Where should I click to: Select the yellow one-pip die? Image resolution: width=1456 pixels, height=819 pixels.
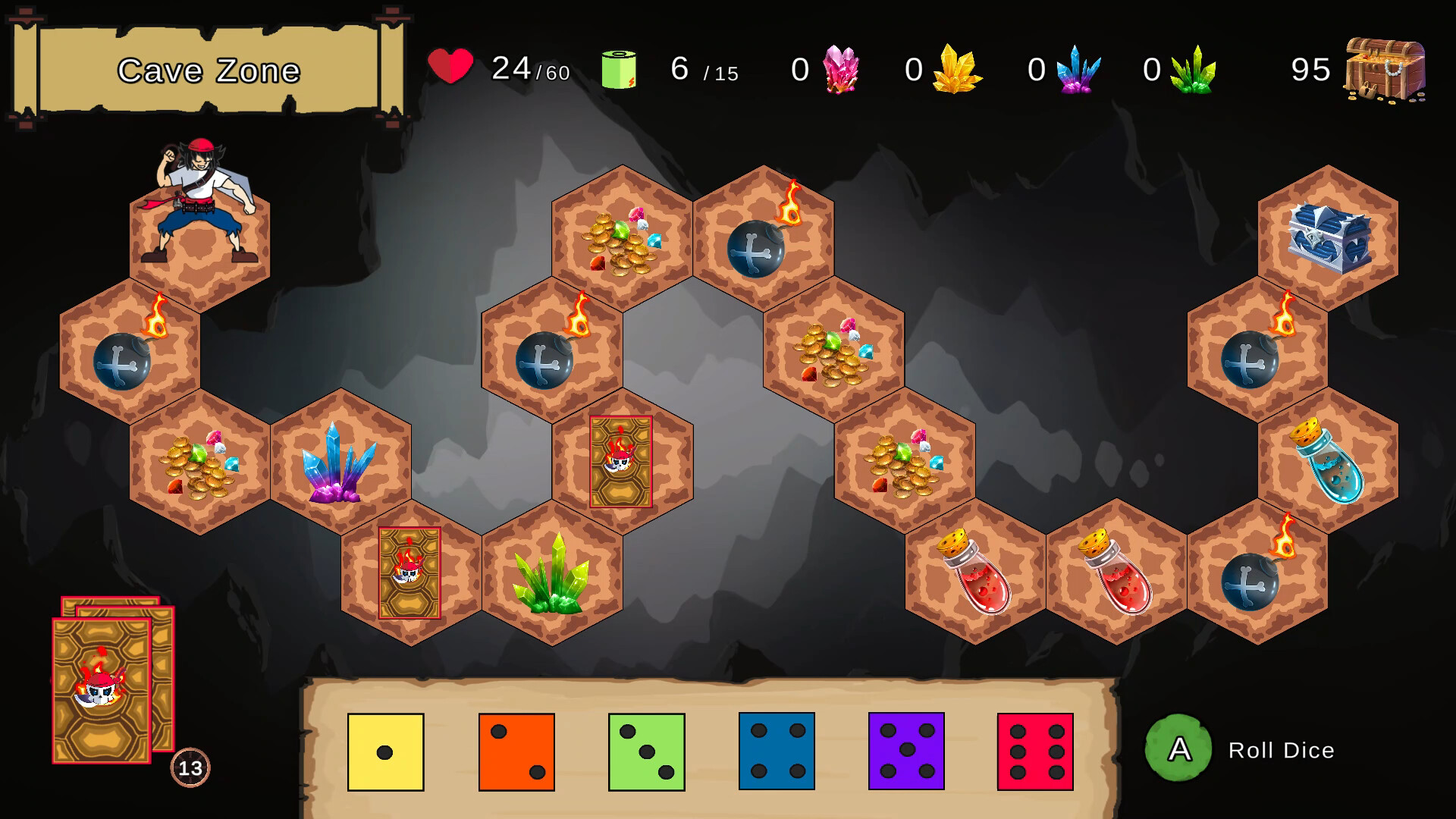(x=386, y=751)
